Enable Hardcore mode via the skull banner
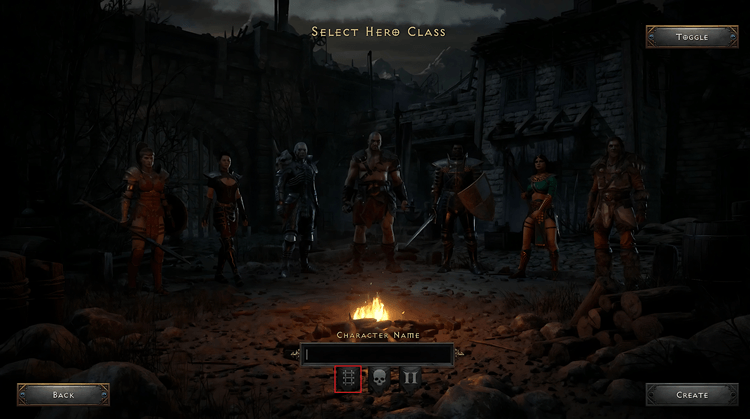This screenshot has width=750, height=419. point(379,379)
